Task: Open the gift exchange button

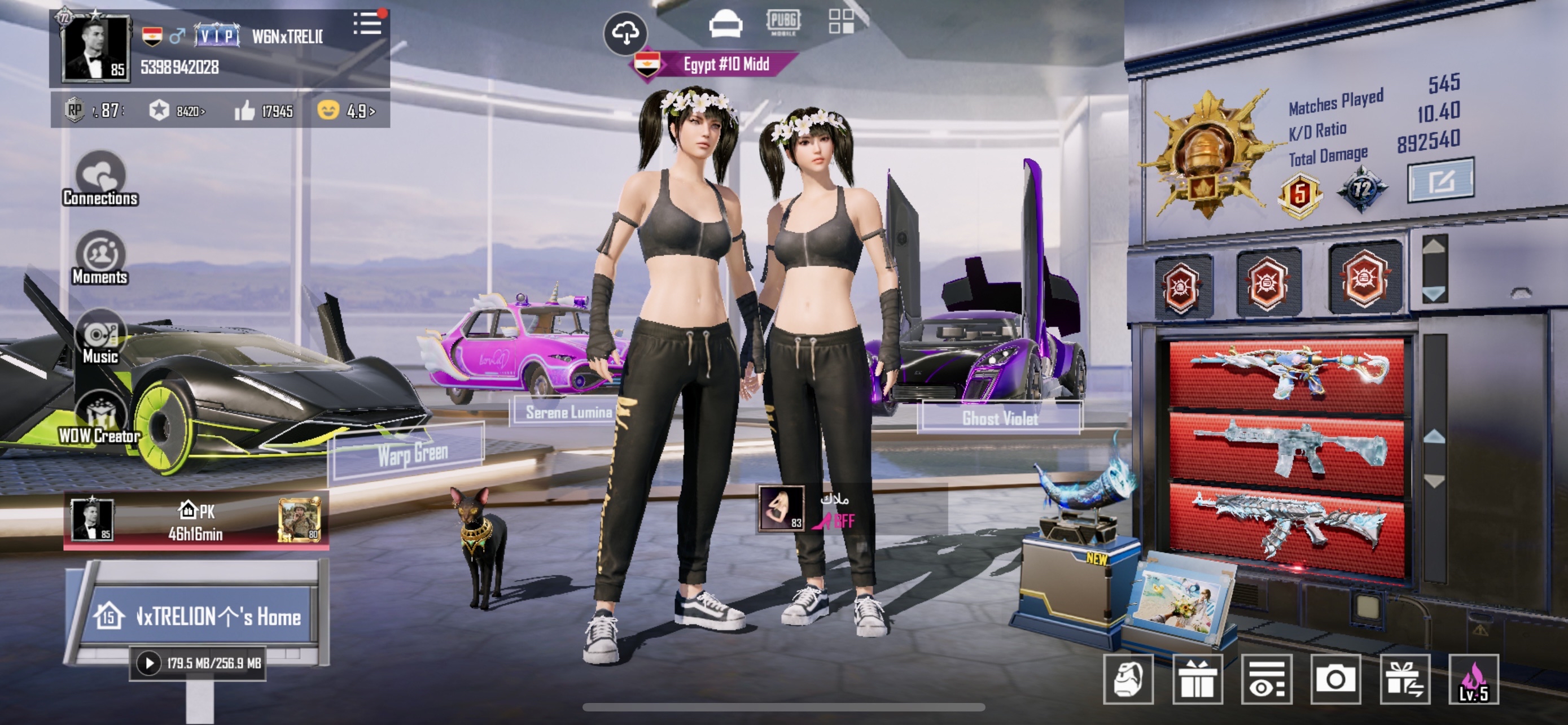Action: point(1404,679)
